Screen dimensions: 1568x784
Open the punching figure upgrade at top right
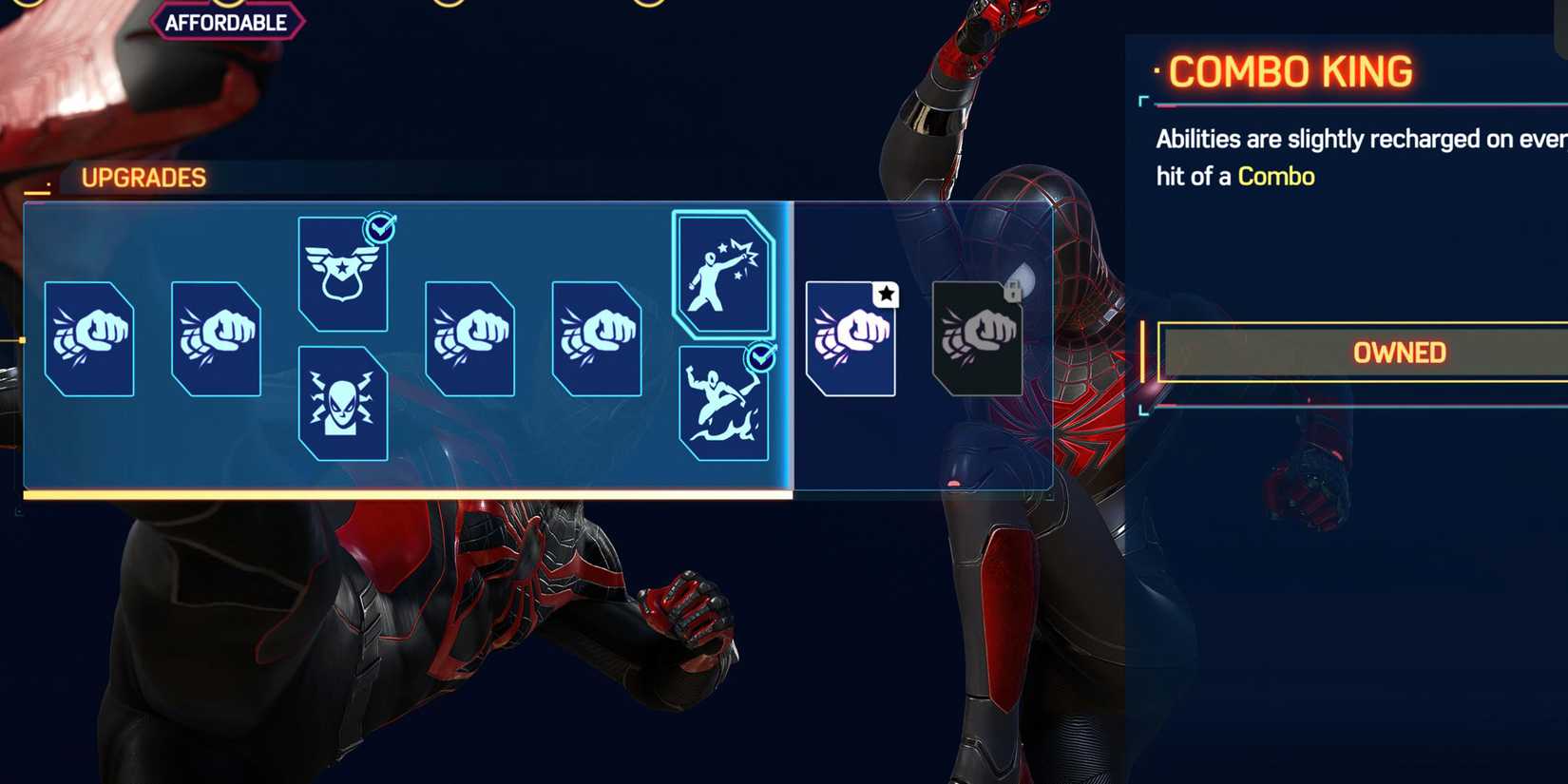pos(724,276)
